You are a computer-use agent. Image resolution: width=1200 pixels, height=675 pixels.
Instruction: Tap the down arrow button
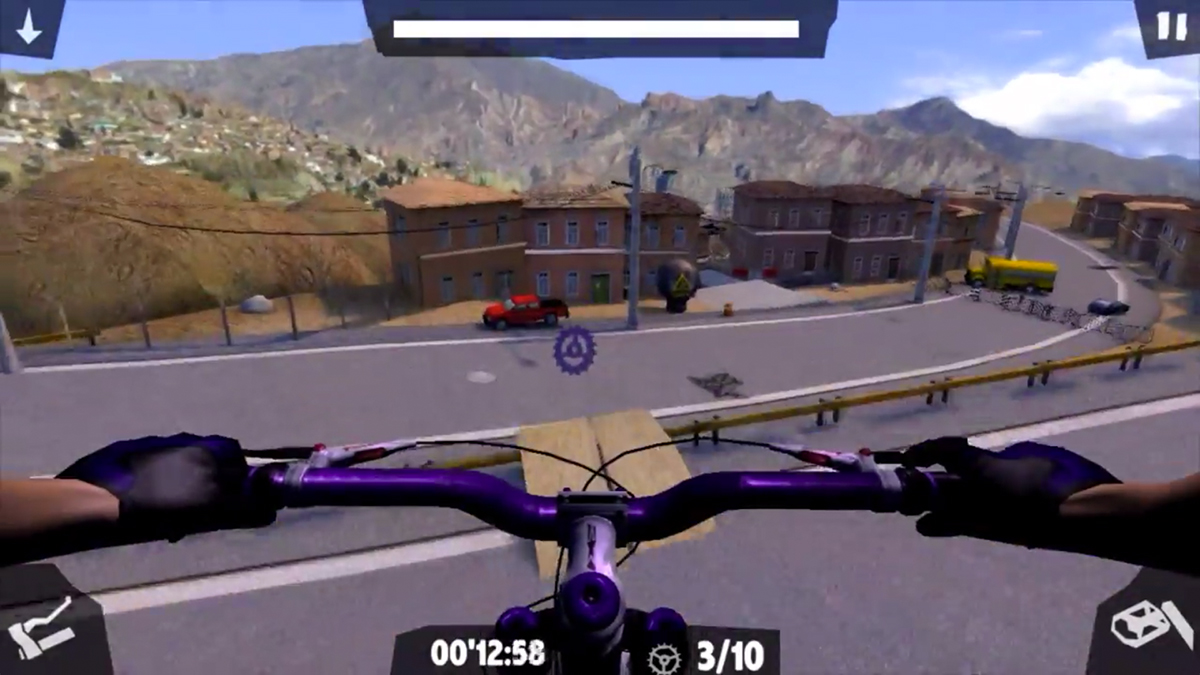pos(29,26)
